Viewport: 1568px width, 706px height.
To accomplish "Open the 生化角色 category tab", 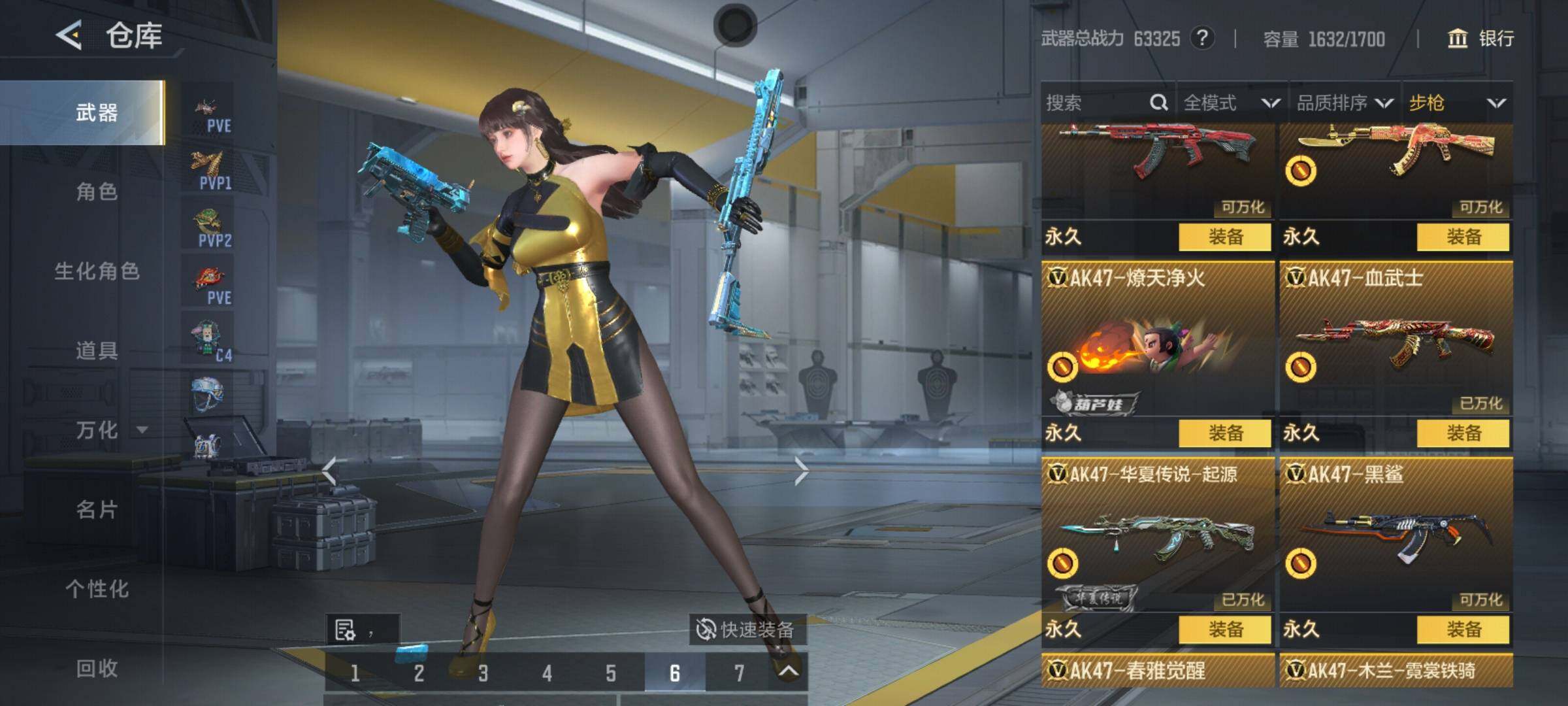I will coord(97,271).
